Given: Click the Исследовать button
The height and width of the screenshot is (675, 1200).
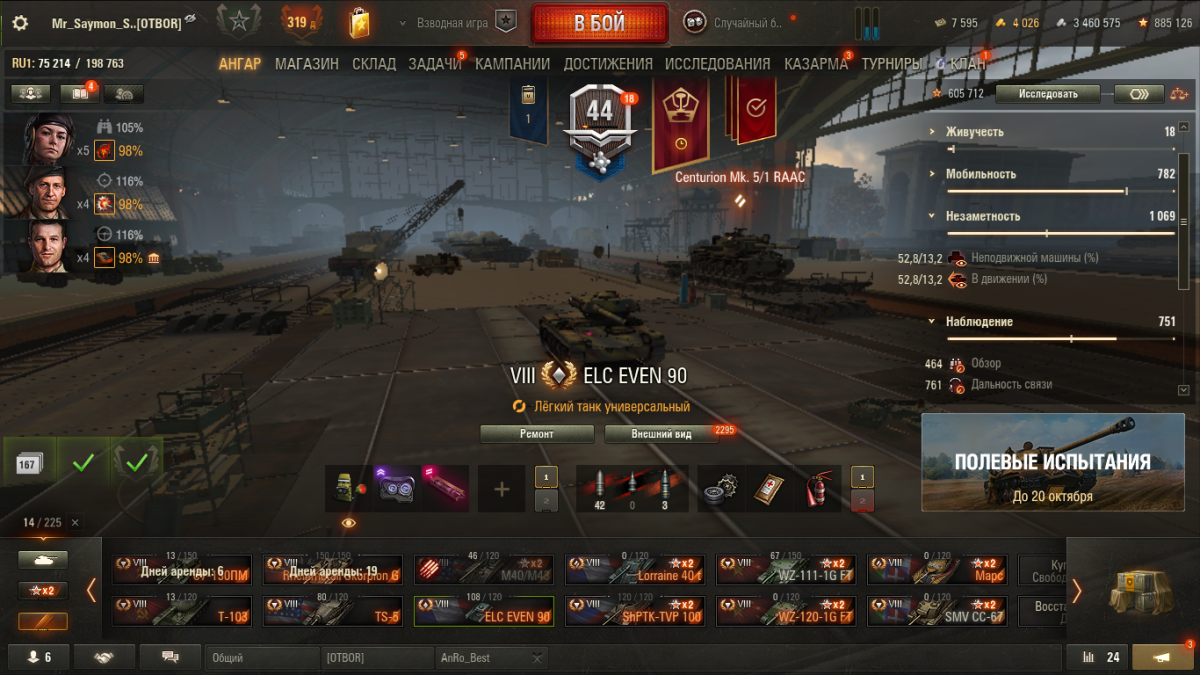Looking at the screenshot, I should [x=1047, y=94].
